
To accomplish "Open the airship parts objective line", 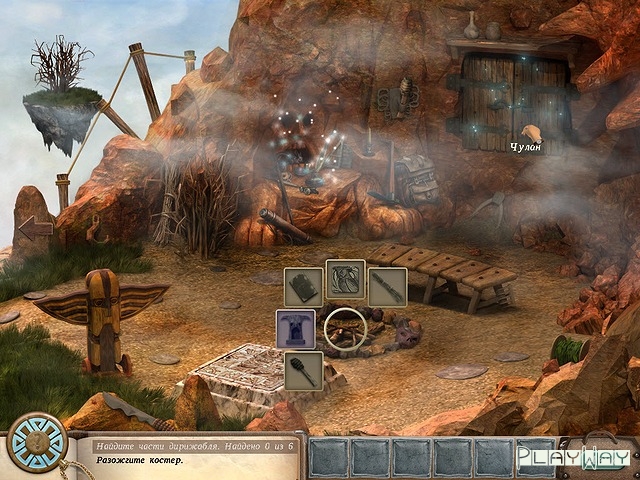I will [x=191, y=443].
